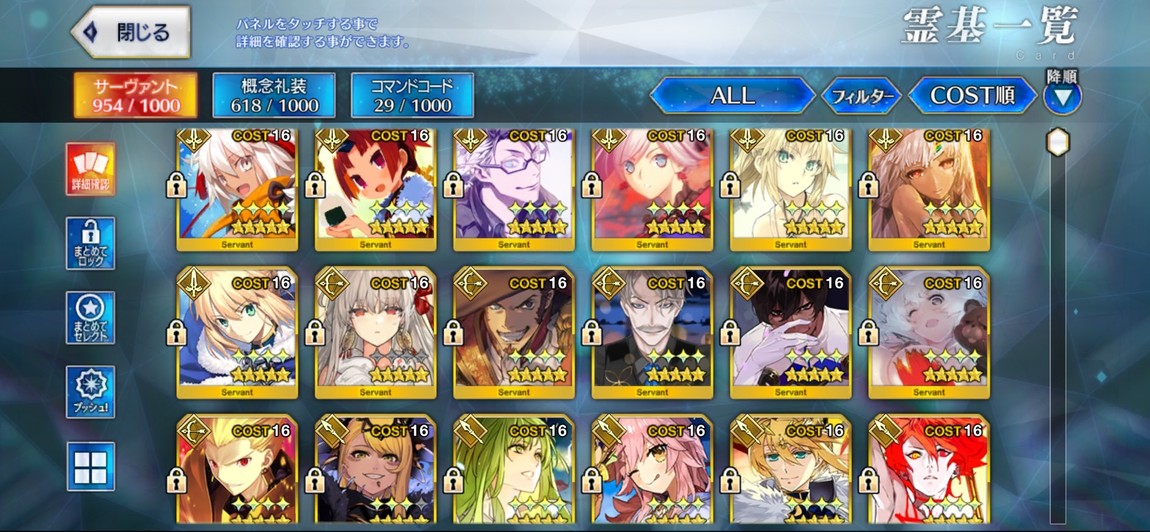1150x532 pixels.
Task: Select まとめてロック bulk lock button
Action: coord(91,243)
